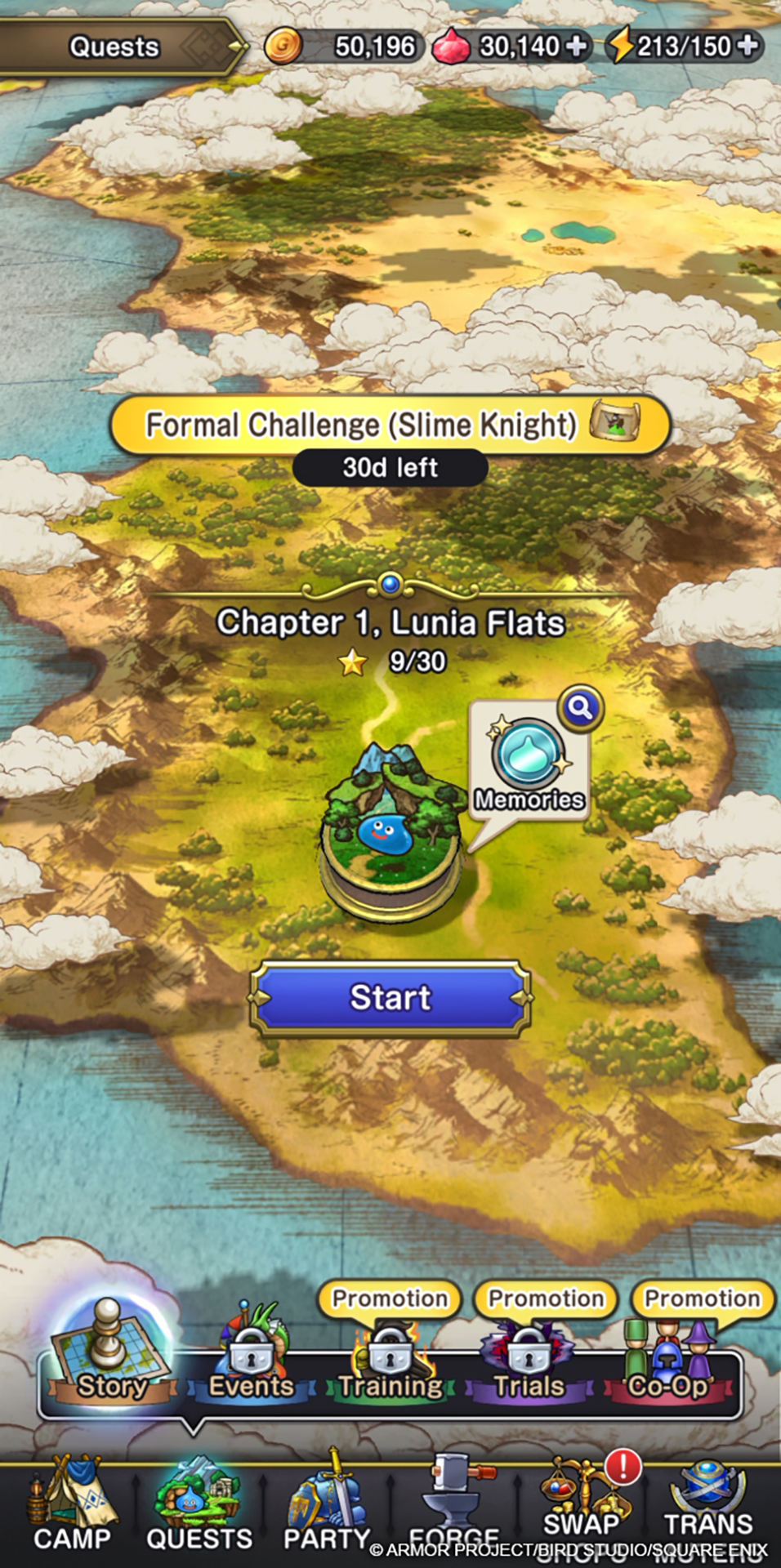Open the Trans Moters menu
The height and width of the screenshot is (1568, 781).
[707, 1507]
